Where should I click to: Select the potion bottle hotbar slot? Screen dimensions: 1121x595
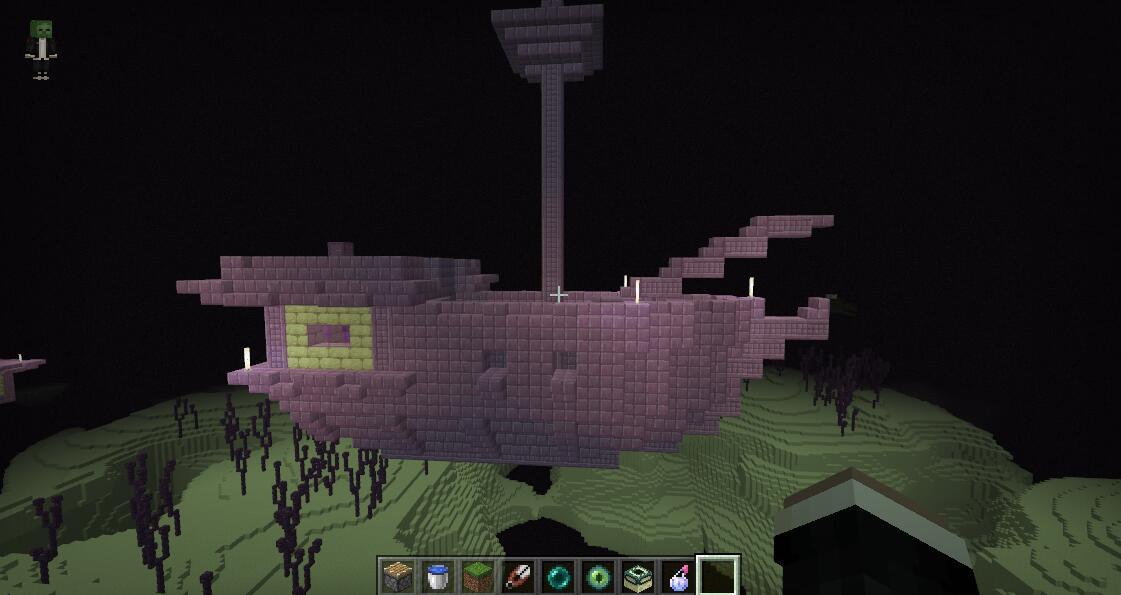point(678,577)
